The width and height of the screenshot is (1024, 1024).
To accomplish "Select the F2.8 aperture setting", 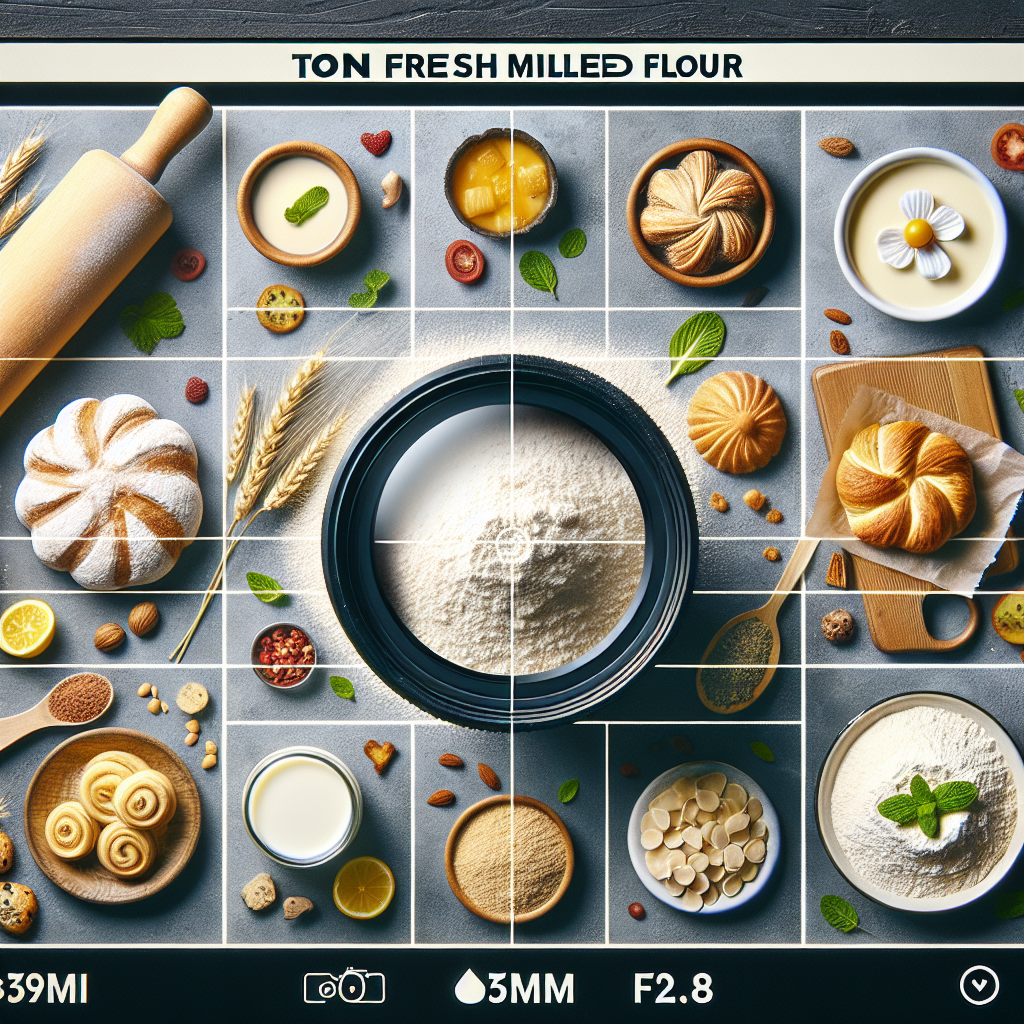I will [673, 989].
